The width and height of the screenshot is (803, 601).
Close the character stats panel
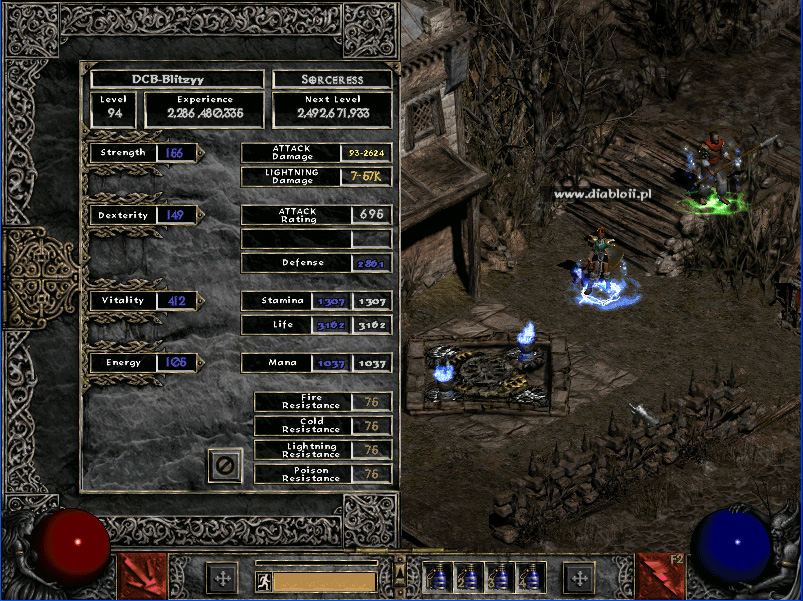(225, 465)
